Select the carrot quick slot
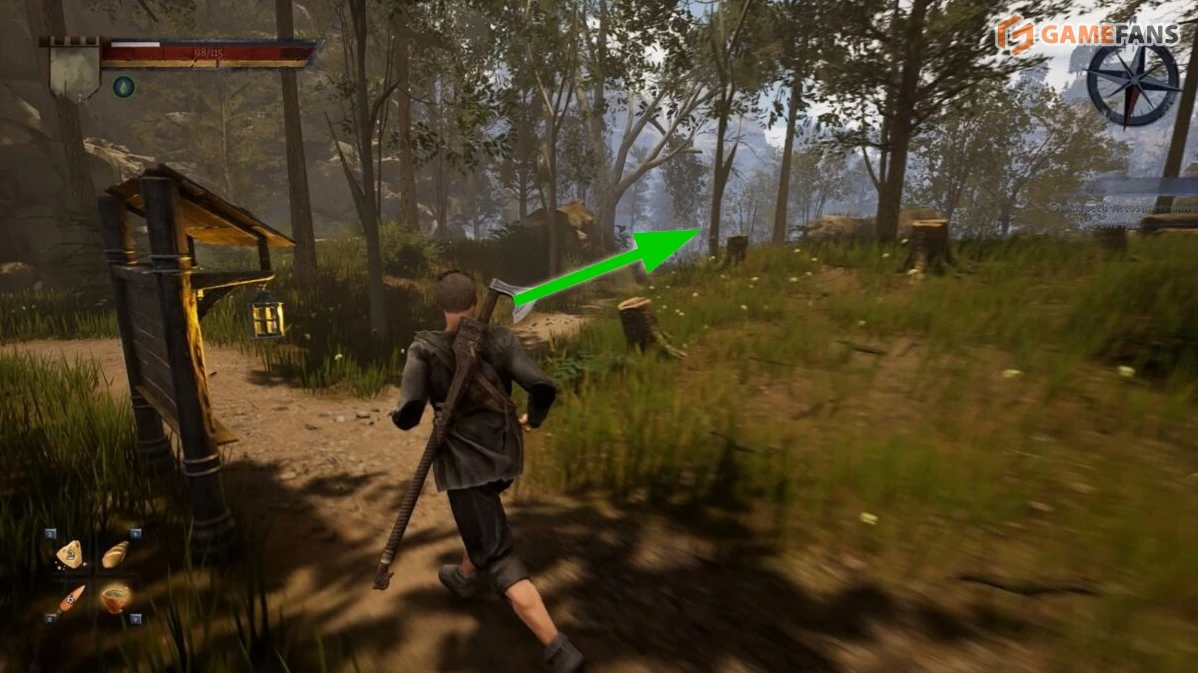 coord(70,598)
